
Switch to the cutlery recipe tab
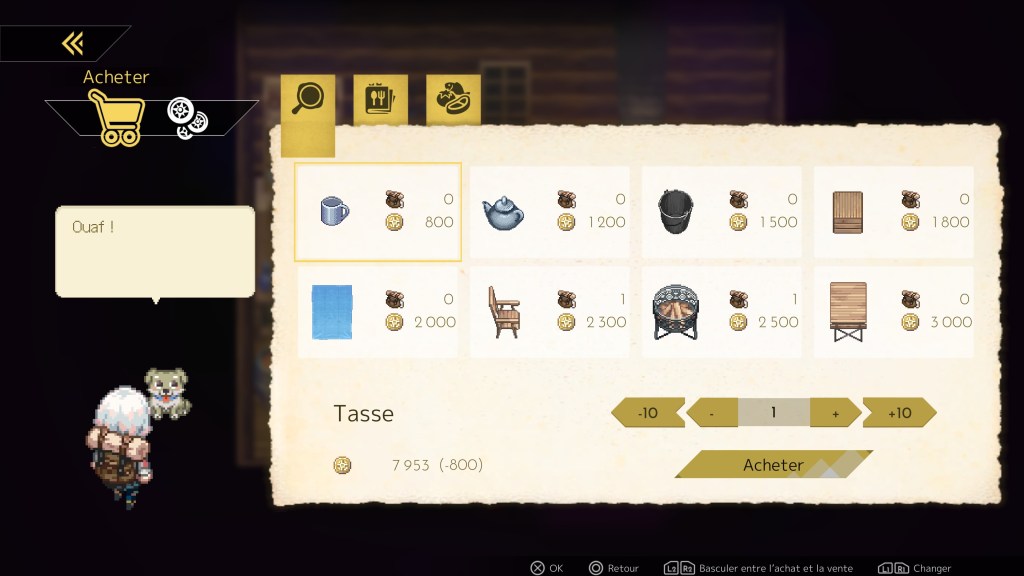(x=380, y=99)
